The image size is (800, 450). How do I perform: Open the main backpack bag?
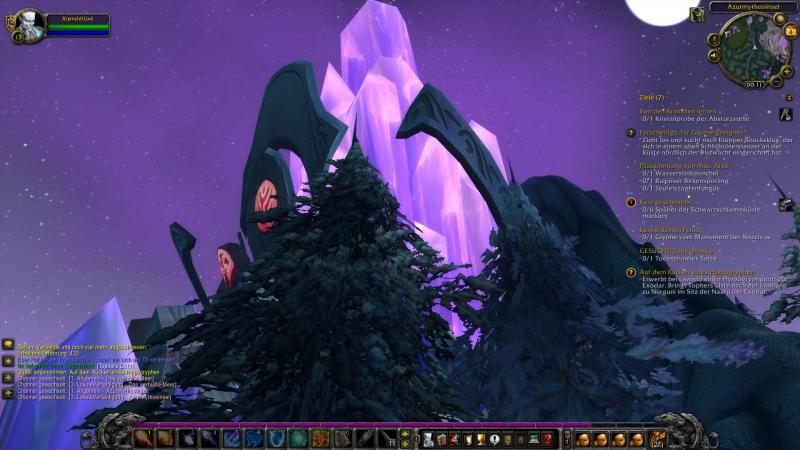coord(657,438)
